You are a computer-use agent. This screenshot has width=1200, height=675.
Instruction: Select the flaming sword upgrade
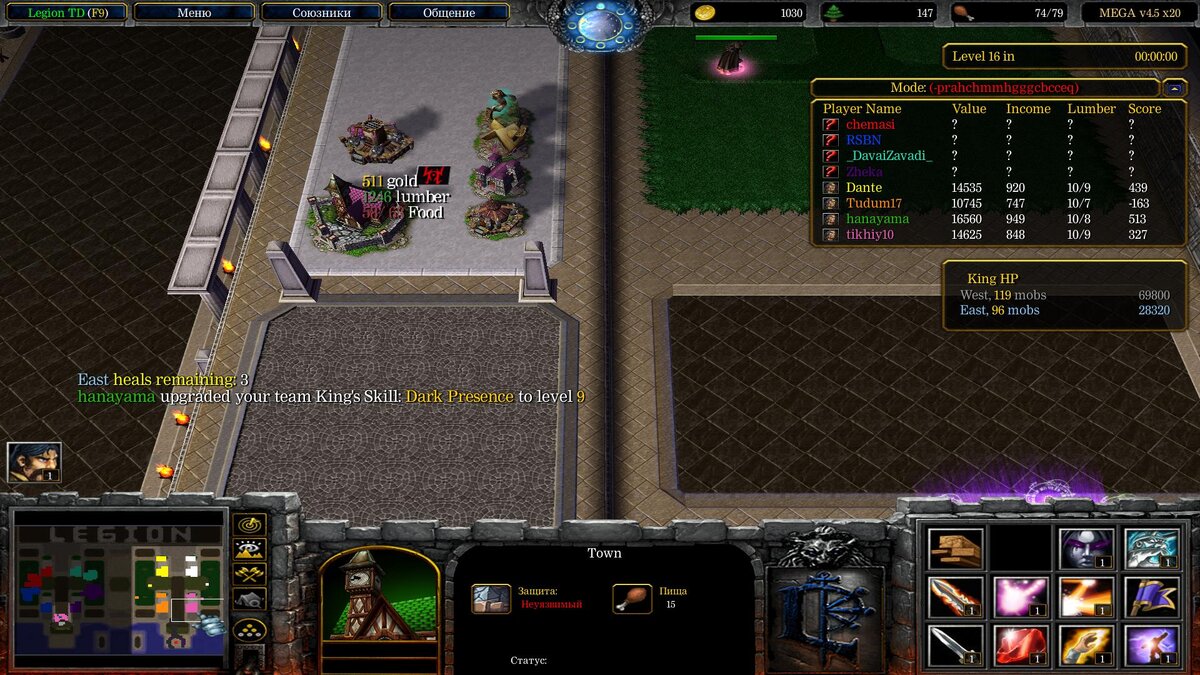[x=956, y=597]
